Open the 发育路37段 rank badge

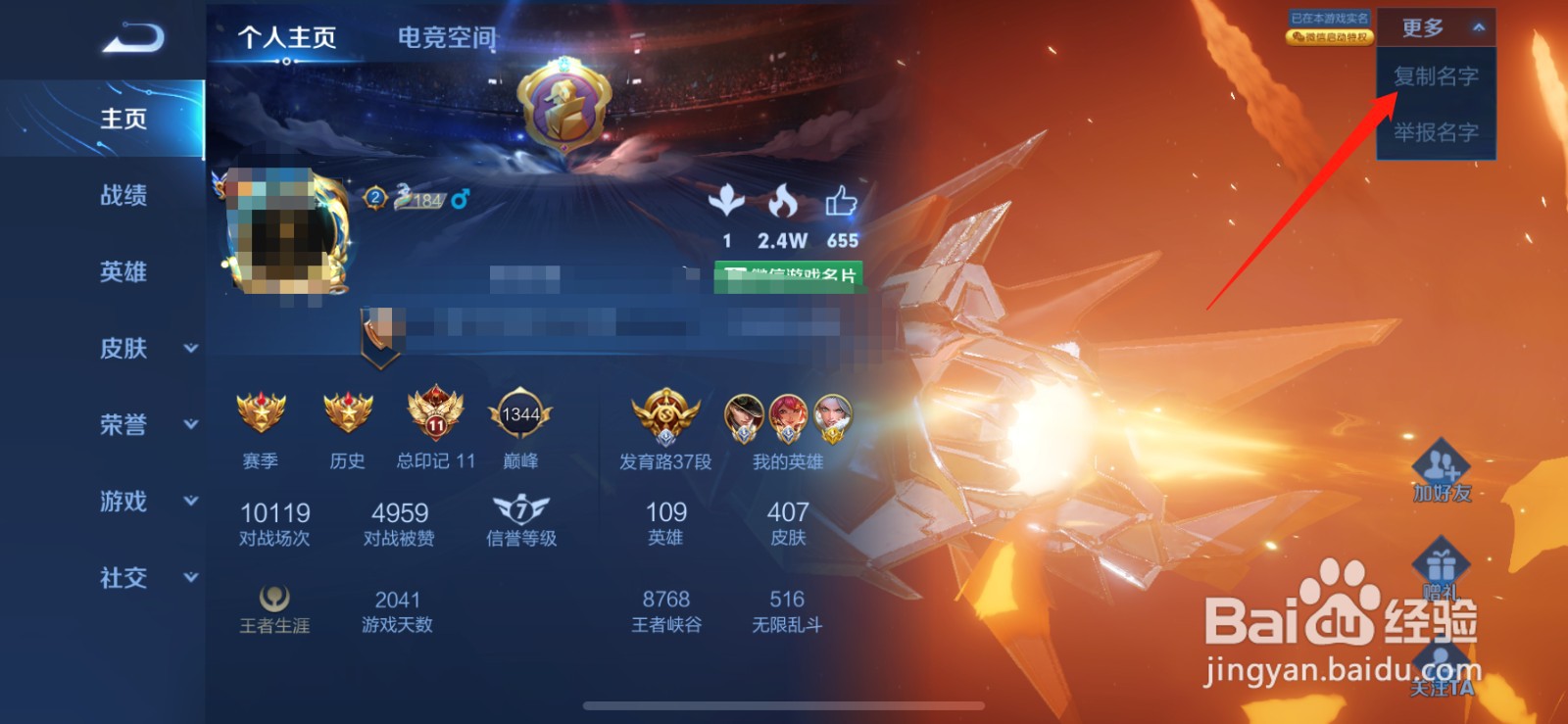(x=664, y=416)
